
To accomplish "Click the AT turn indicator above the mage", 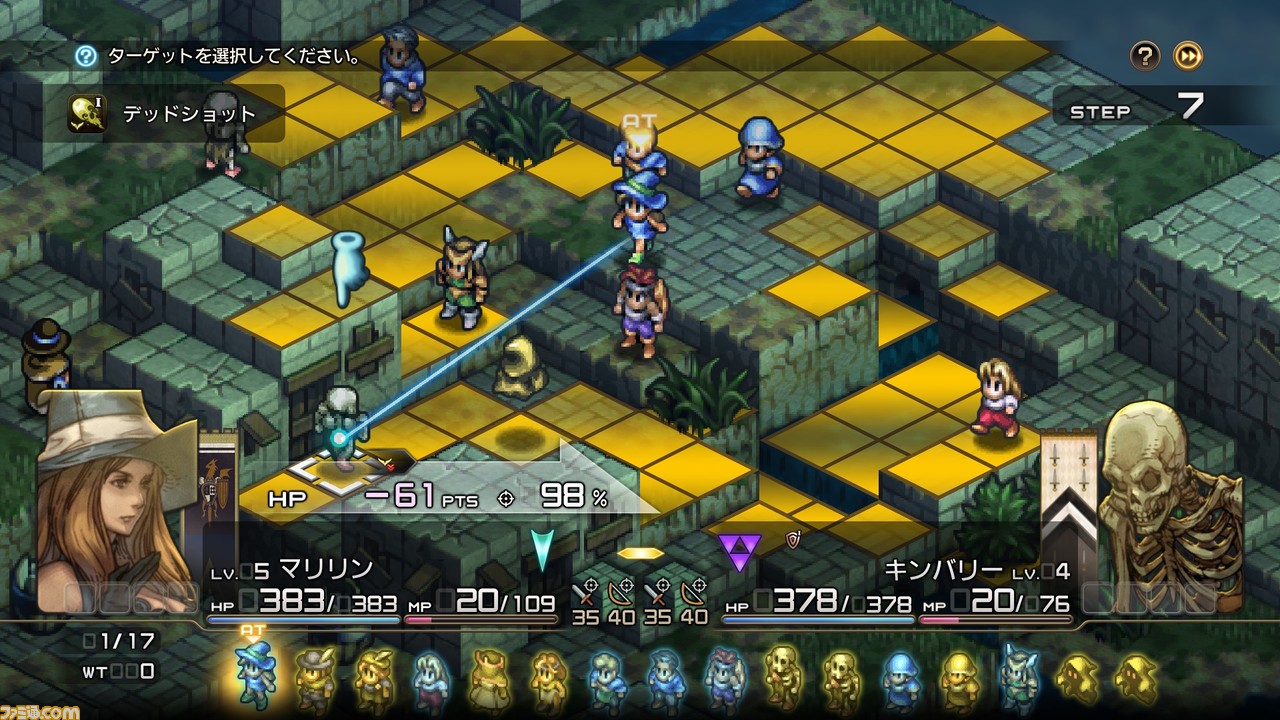I will [x=638, y=122].
